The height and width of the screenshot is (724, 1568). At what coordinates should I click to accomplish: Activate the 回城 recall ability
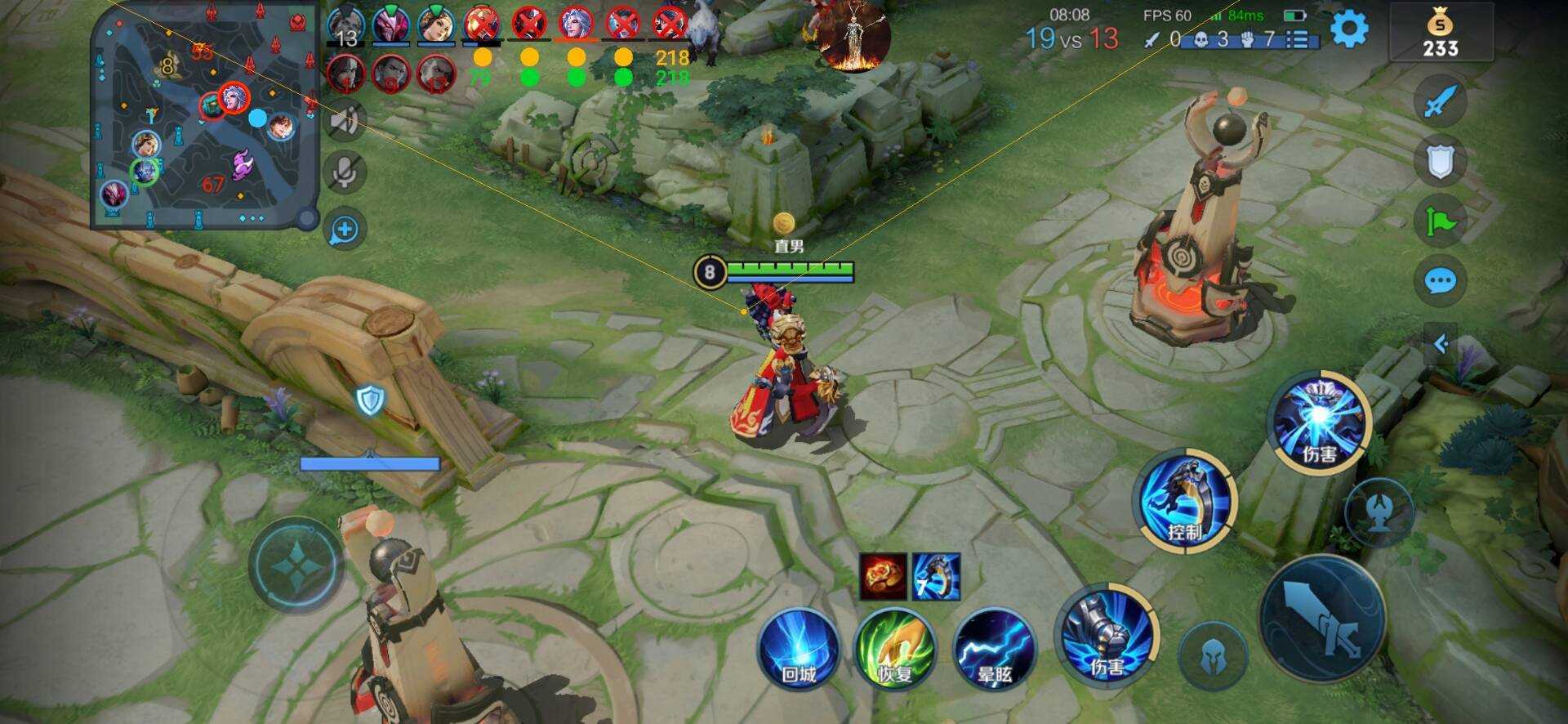click(x=798, y=650)
